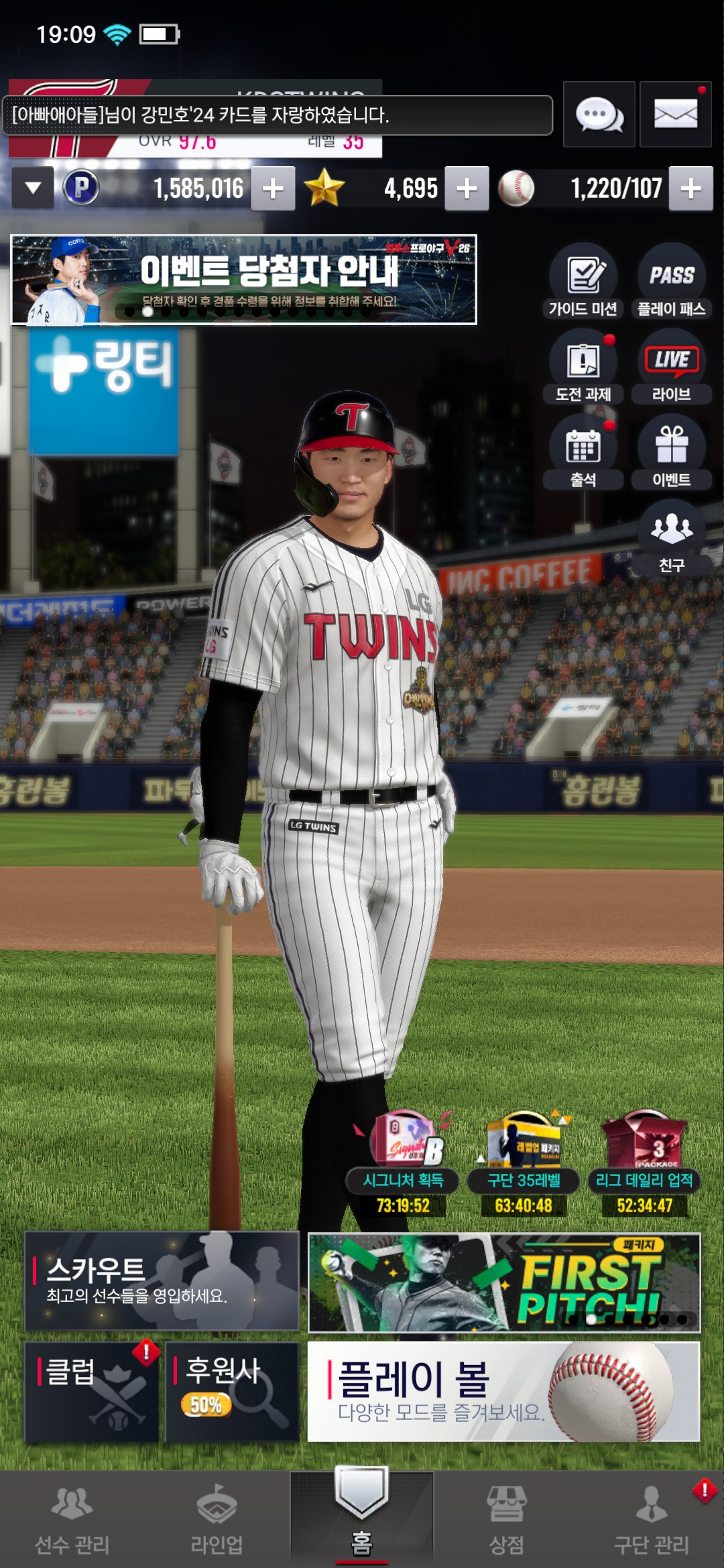Open the 리그 데일리 업적 package
The width and height of the screenshot is (724, 1568).
(644, 1165)
